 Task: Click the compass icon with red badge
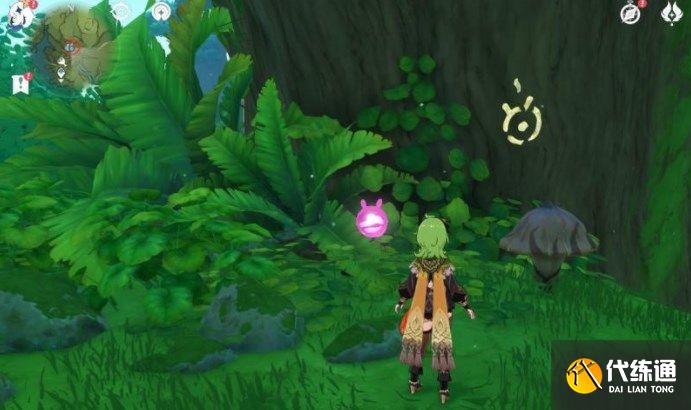click(x=630, y=13)
